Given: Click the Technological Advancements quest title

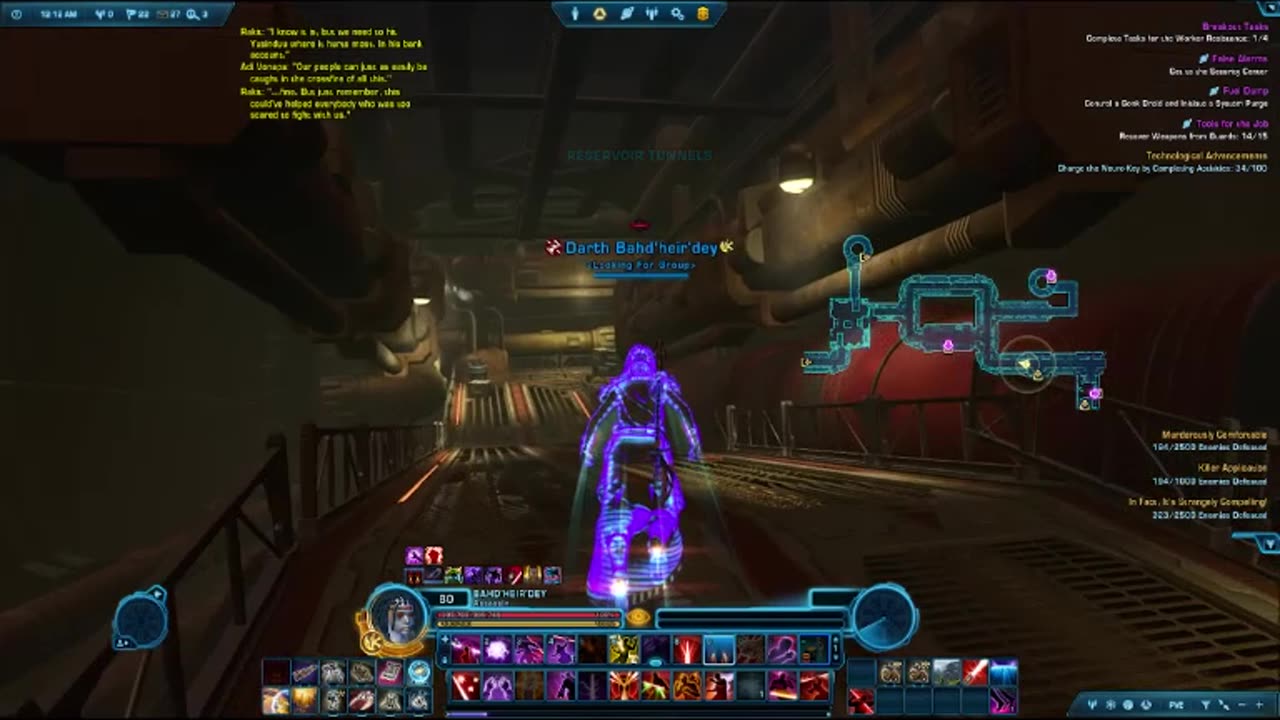Looking at the screenshot, I should coord(1208,156).
